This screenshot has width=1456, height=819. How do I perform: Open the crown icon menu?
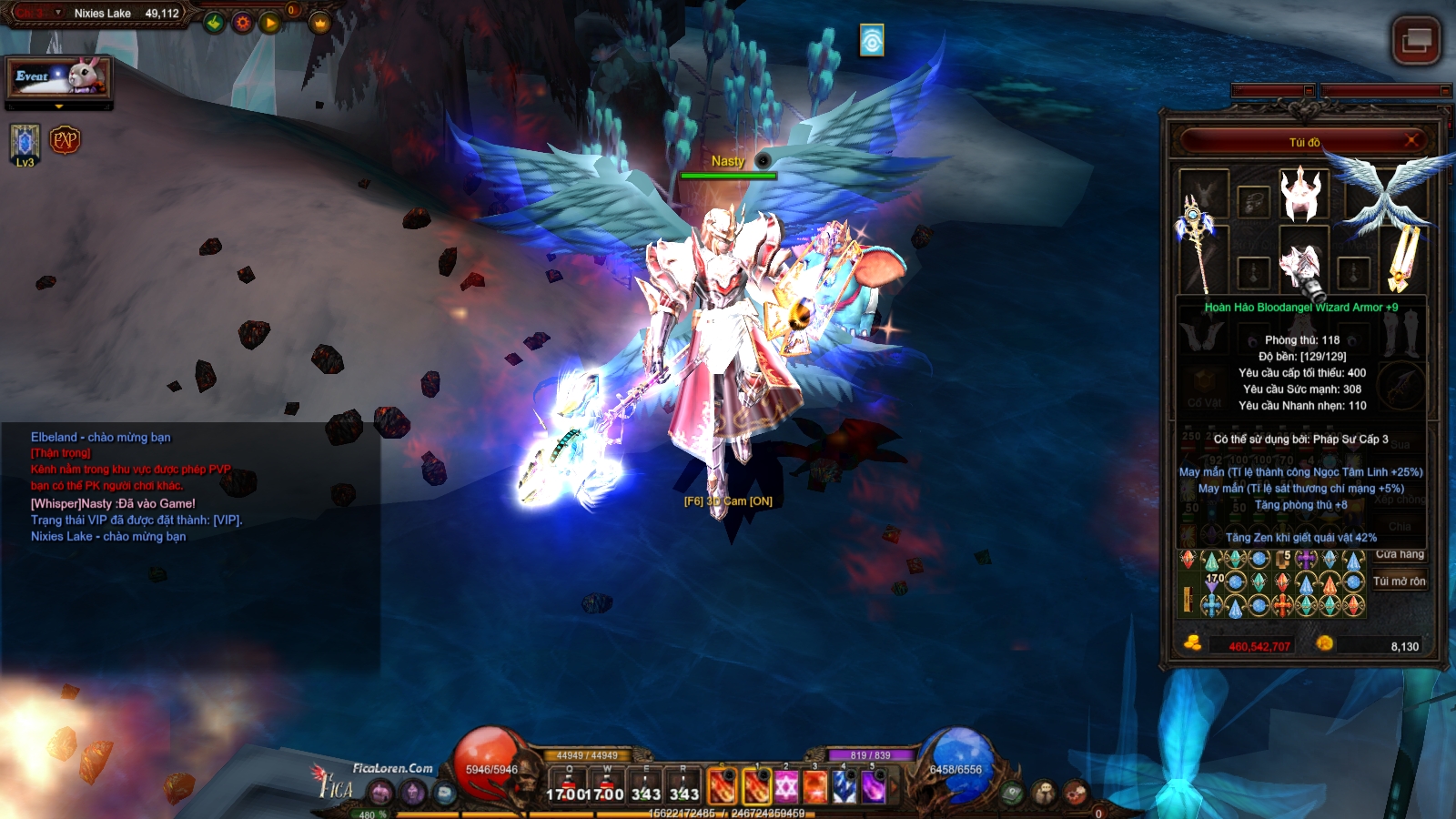pyautogui.click(x=319, y=24)
